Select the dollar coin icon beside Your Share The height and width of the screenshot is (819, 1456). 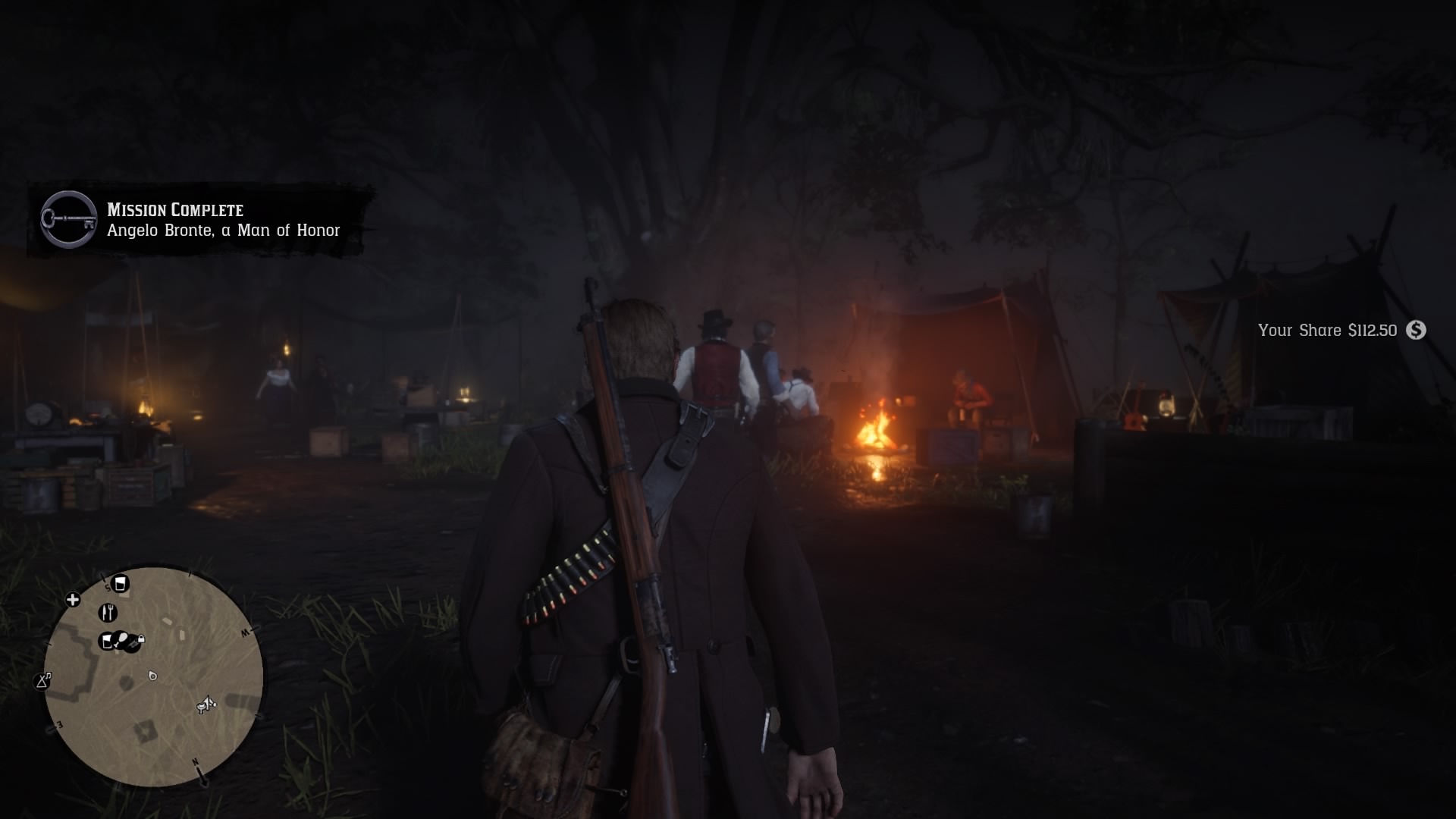click(x=1415, y=331)
